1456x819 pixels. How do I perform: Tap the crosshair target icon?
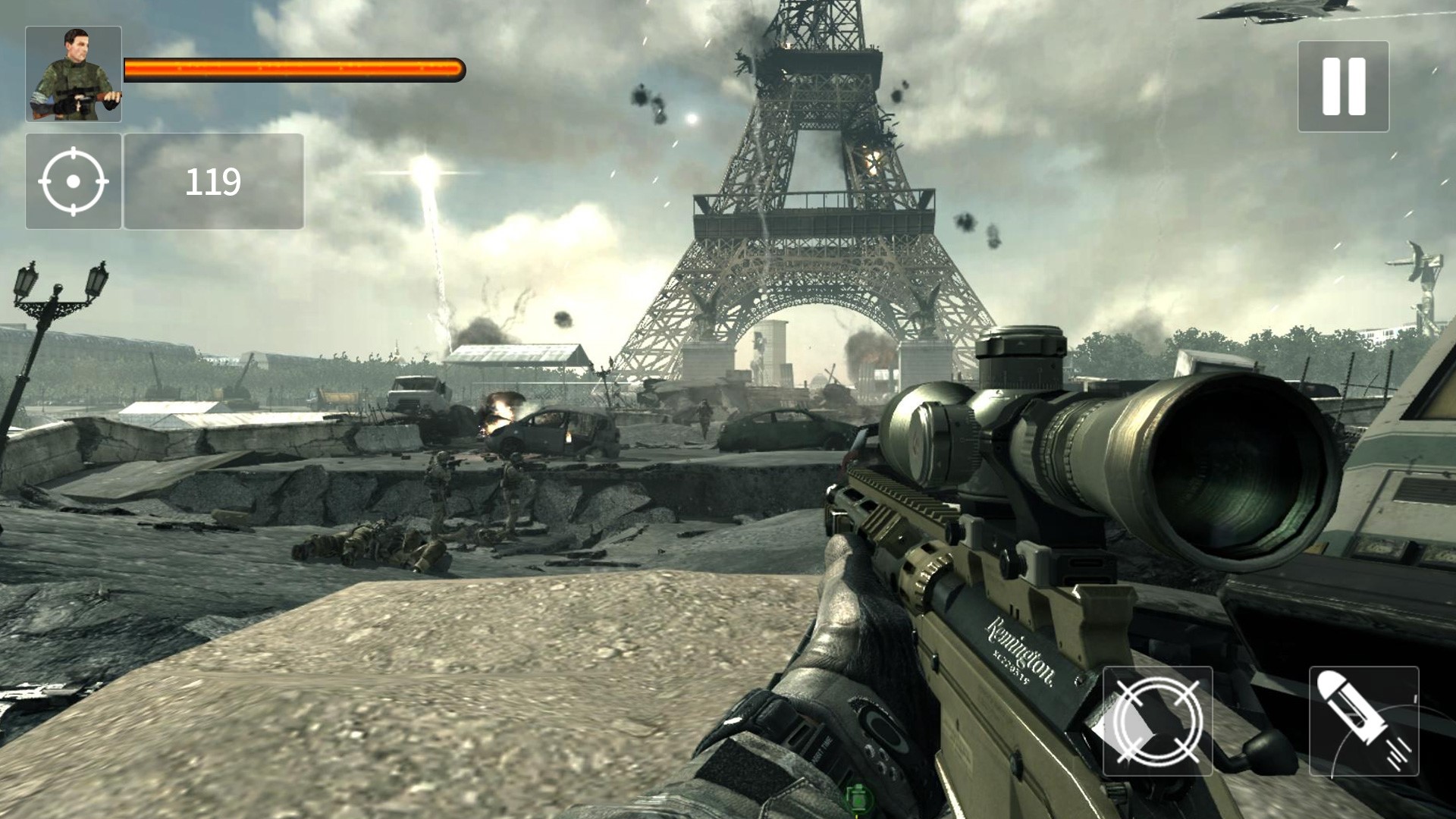pos(74,182)
